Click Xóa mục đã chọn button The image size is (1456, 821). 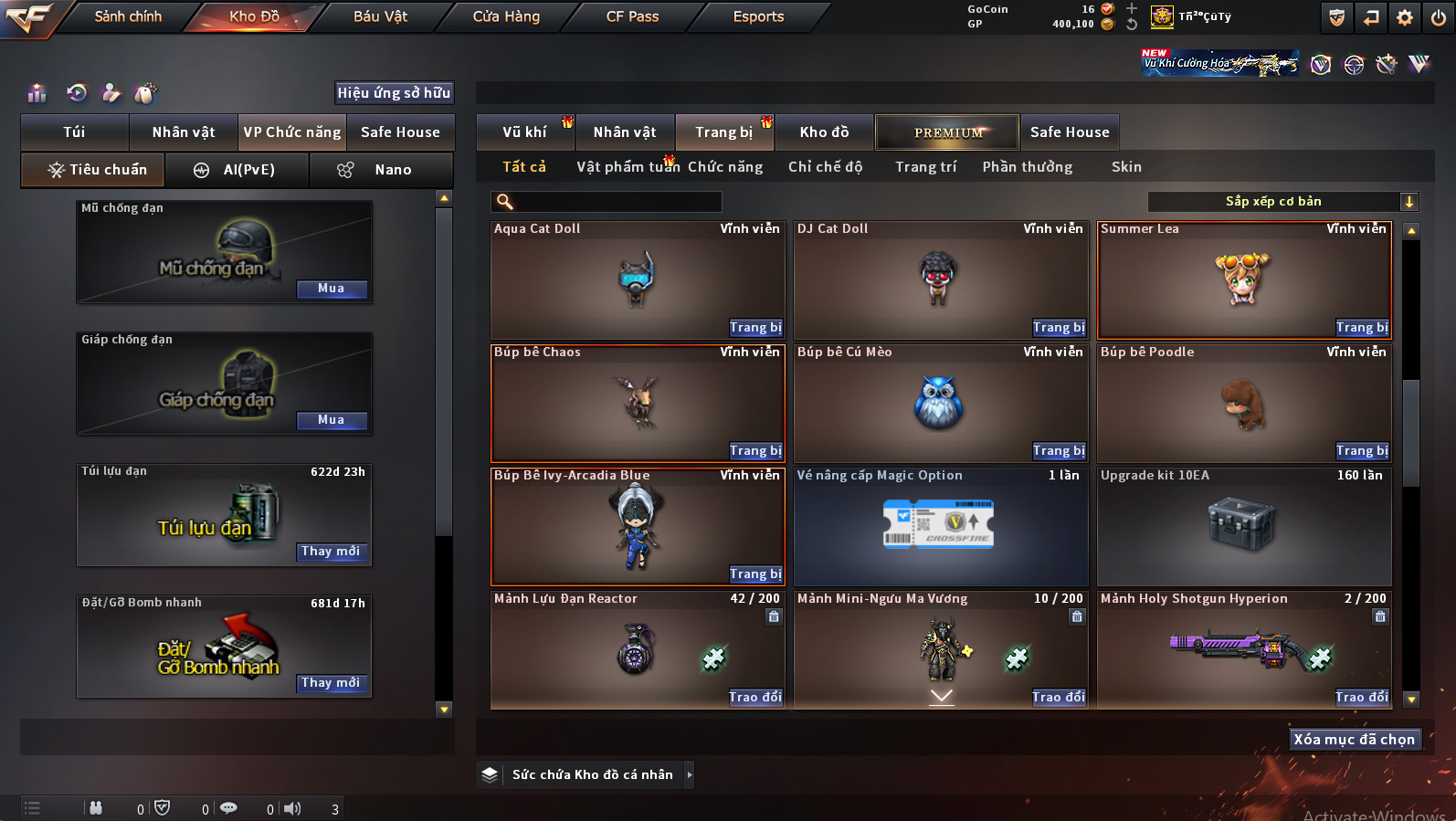pyautogui.click(x=1354, y=740)
